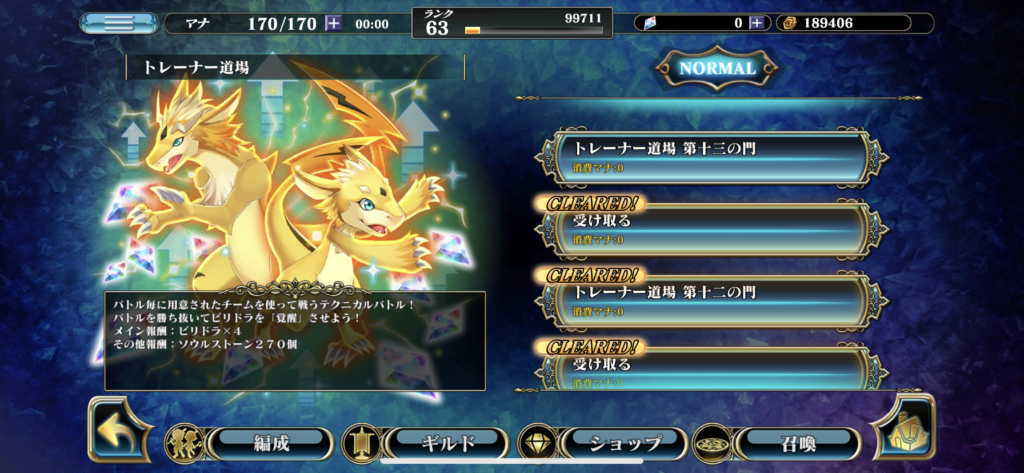Select トレーナー道場 第十二の門 stage
Screen dimensions: 1024x473
click(712, 298)
